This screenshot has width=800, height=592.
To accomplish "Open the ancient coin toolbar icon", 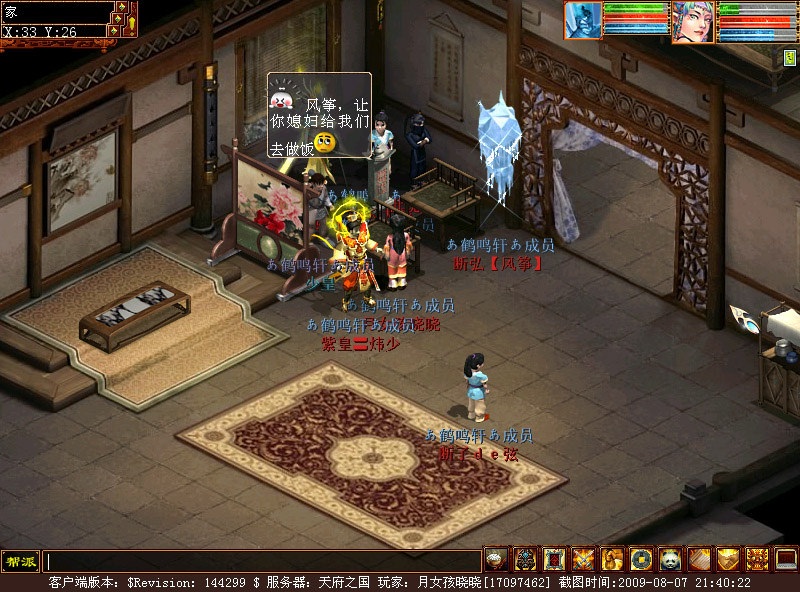I will click(641, 560).
